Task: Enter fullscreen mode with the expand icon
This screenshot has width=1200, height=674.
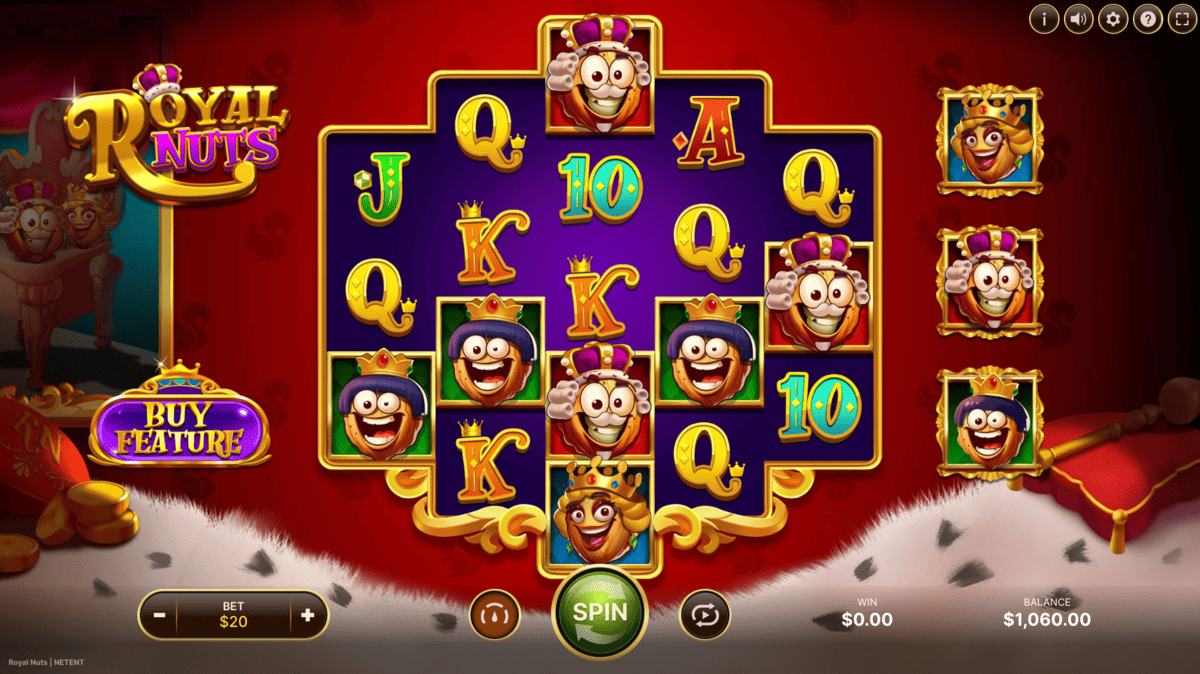Action: (1181, 18)
